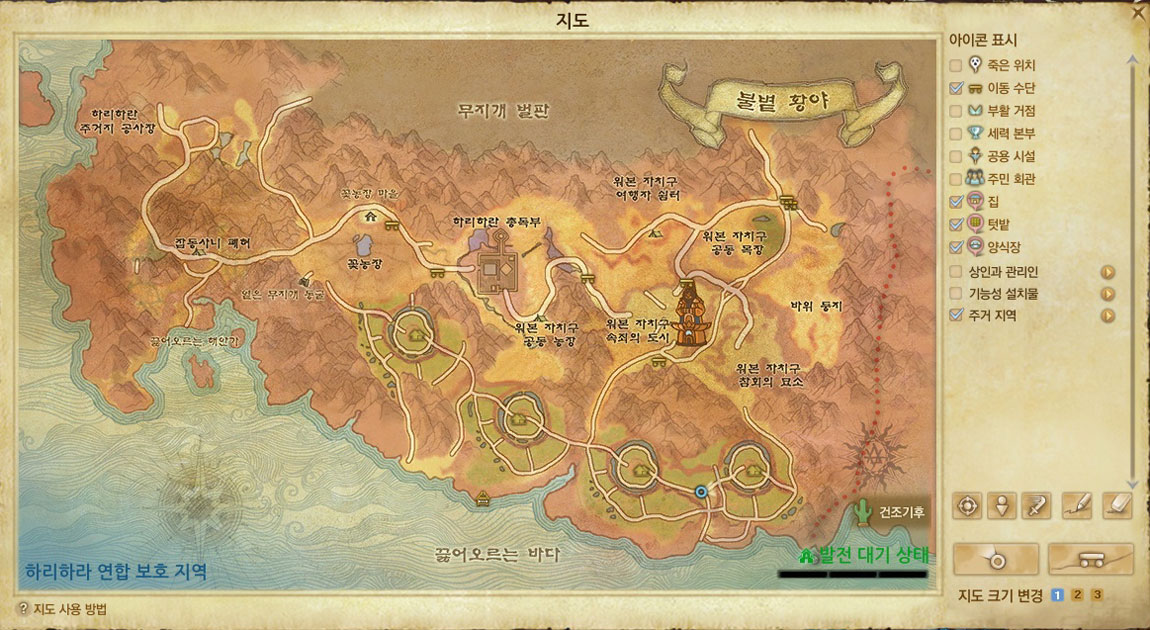Change map size to 3

coord(1097,596)
